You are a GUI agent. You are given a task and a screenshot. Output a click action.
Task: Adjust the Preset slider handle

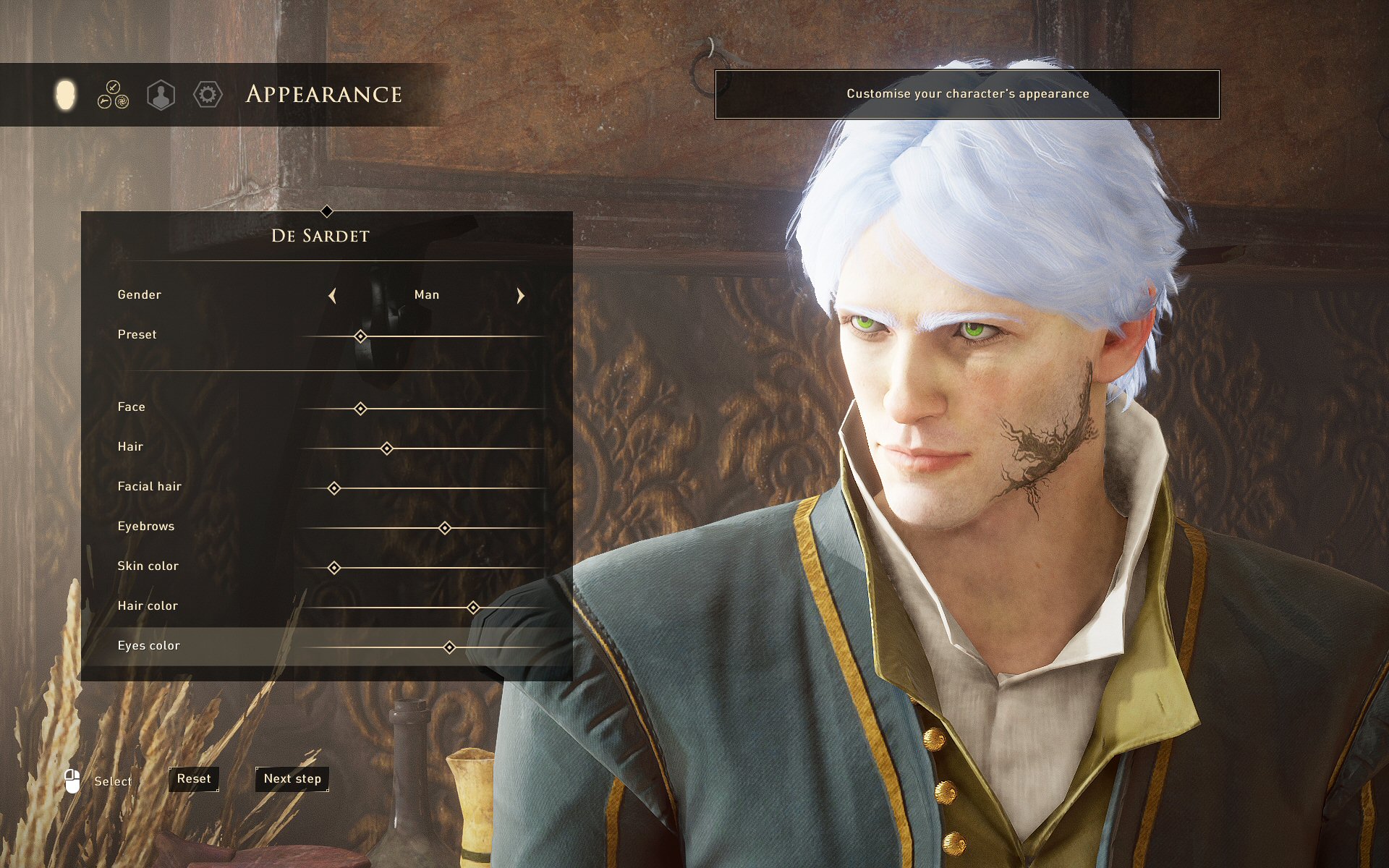coord(360,336)
